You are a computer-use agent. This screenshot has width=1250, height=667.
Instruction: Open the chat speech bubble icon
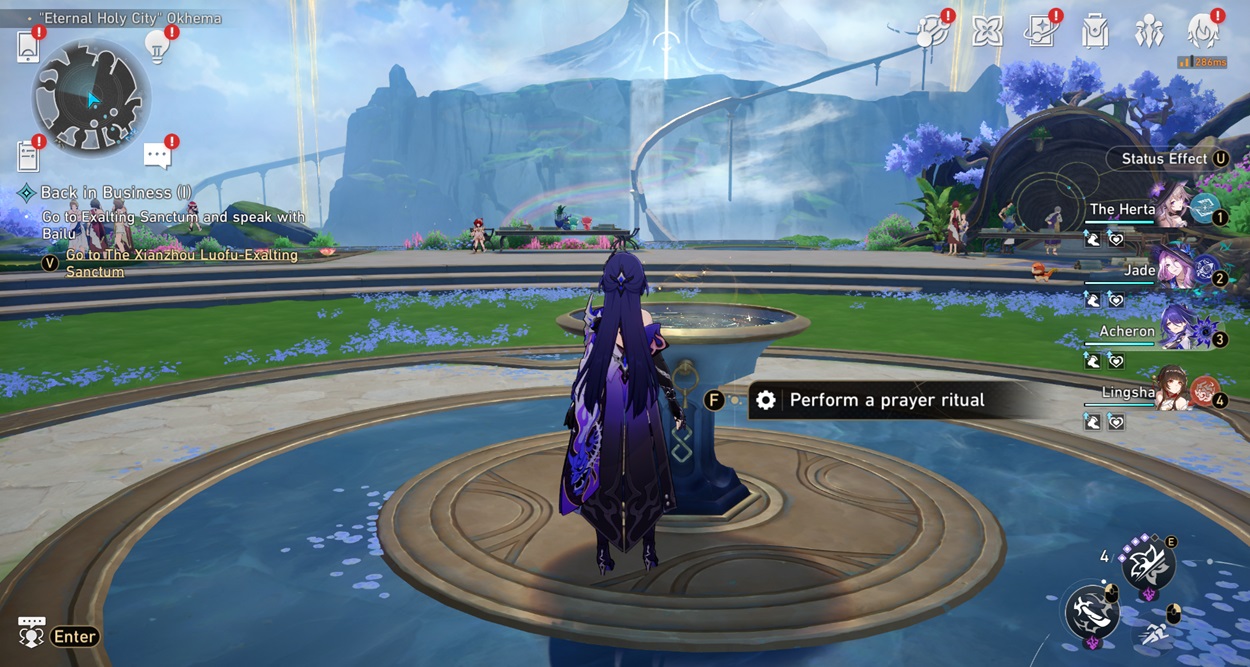click(157, 155)
